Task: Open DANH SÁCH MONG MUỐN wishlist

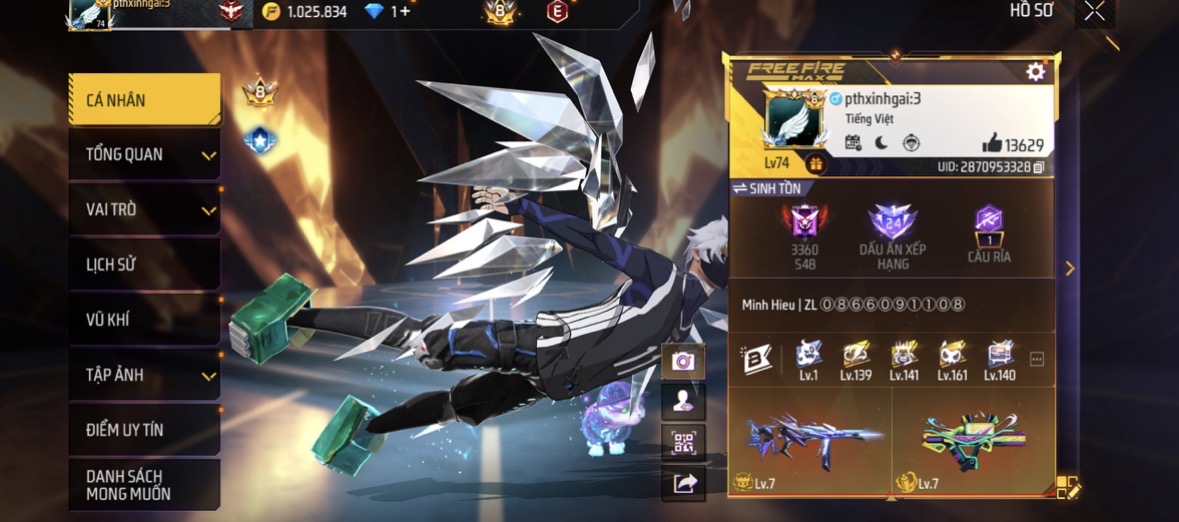Action: pyautogui.click(x=144, y=485)
